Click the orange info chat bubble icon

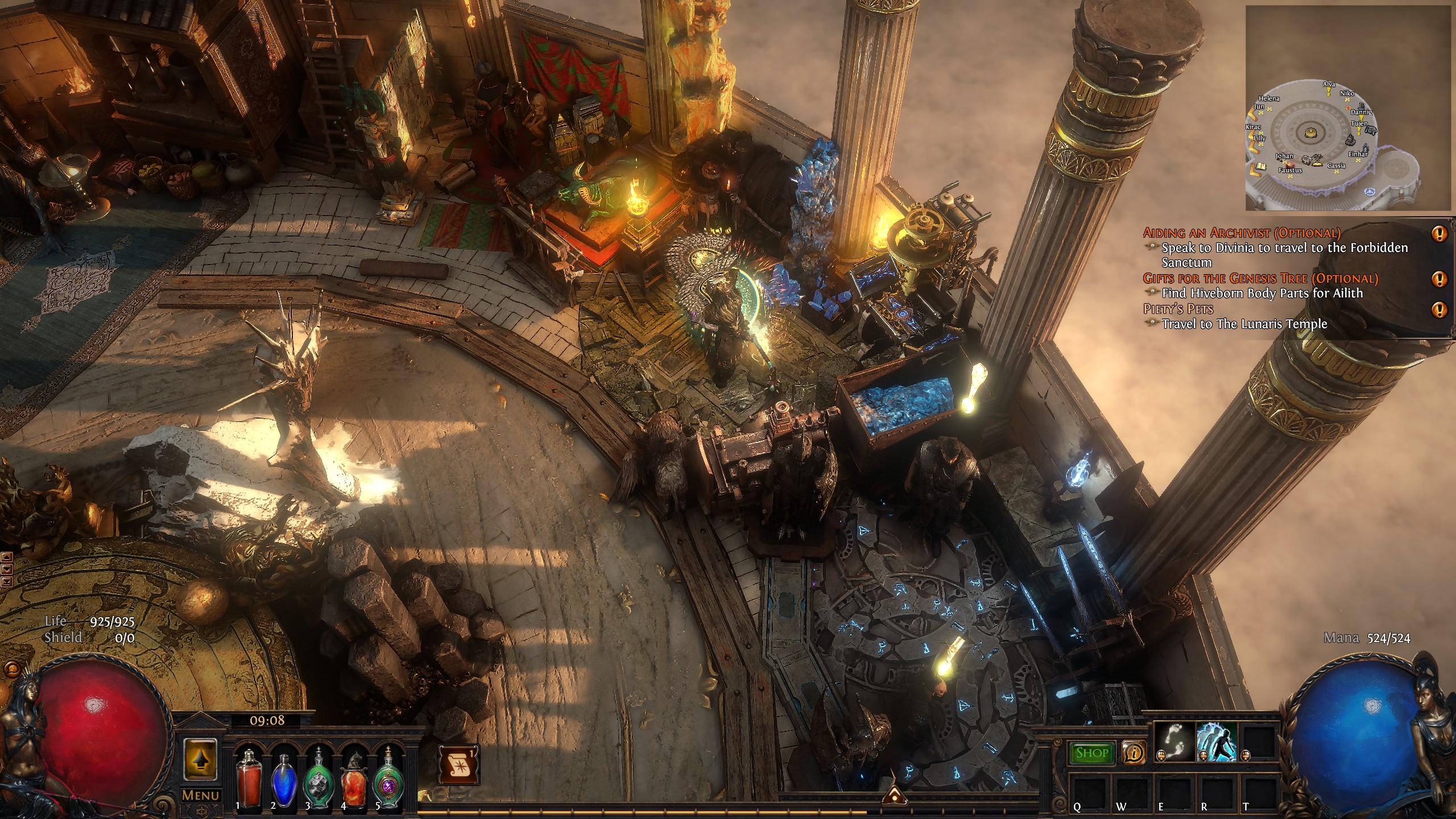click(1134, 752)
